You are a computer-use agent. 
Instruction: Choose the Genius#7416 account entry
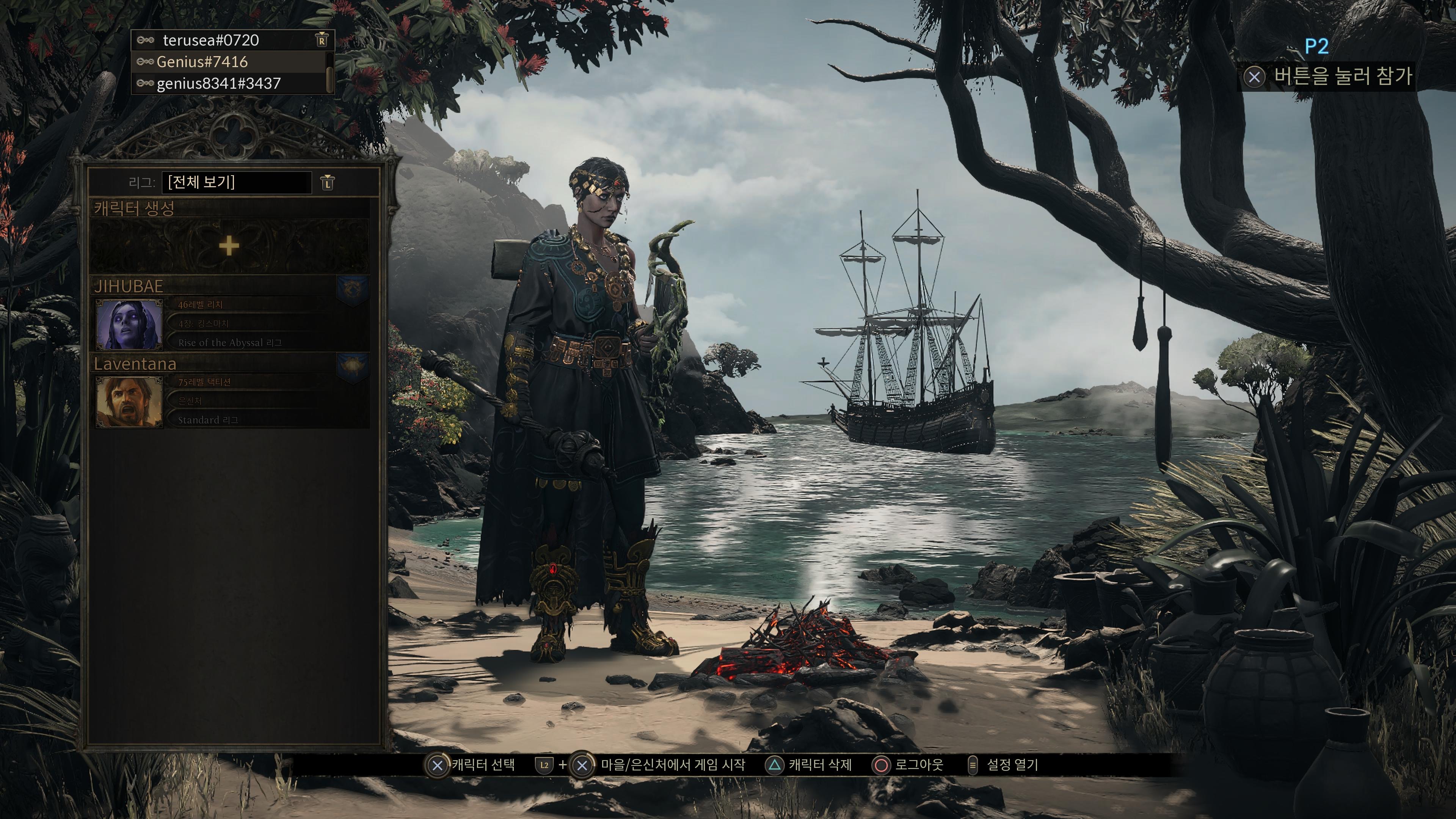point(202,62)
